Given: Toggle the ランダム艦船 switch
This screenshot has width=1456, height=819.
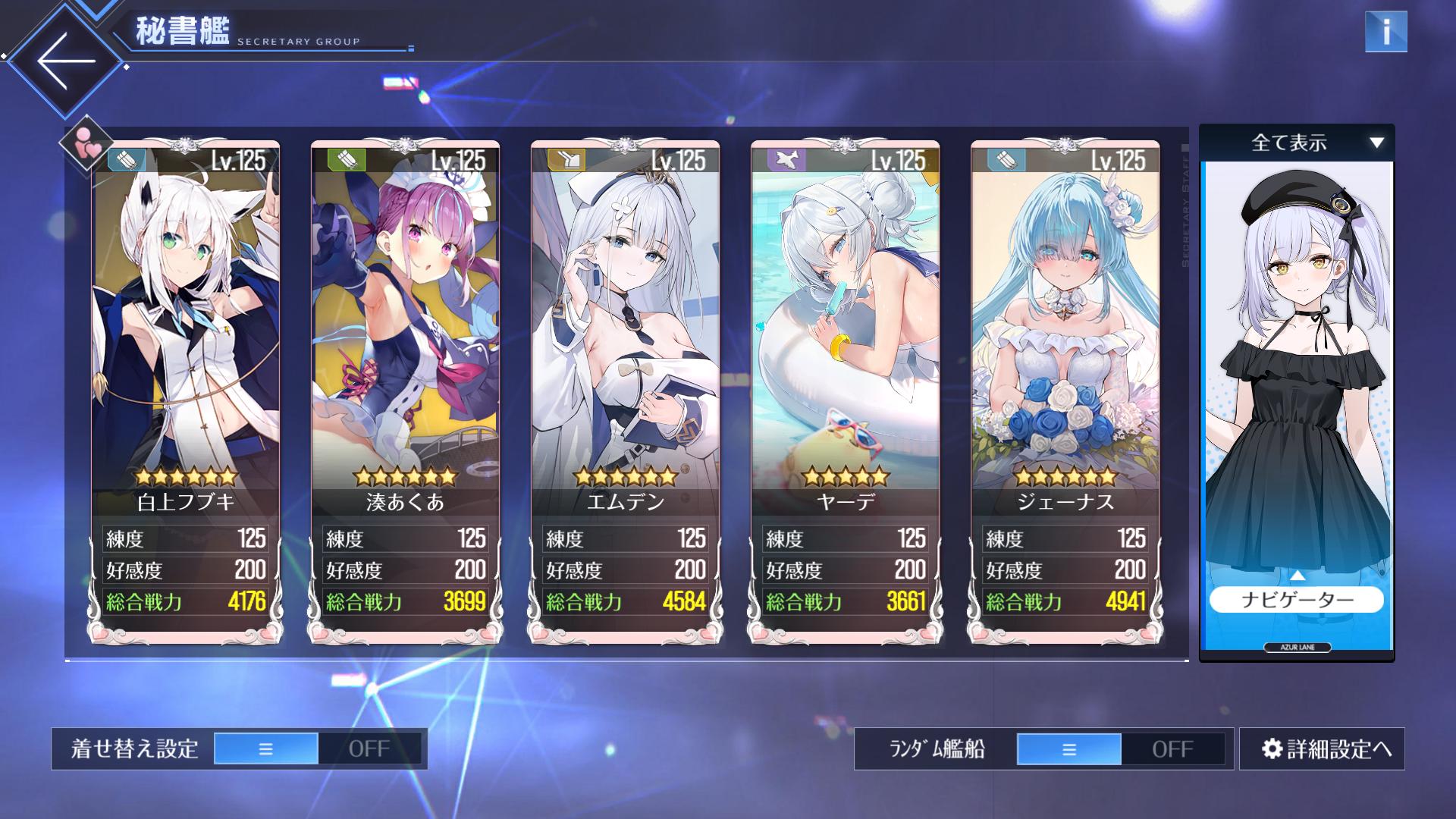Looking at the screenshot, I should [1120, 749].
